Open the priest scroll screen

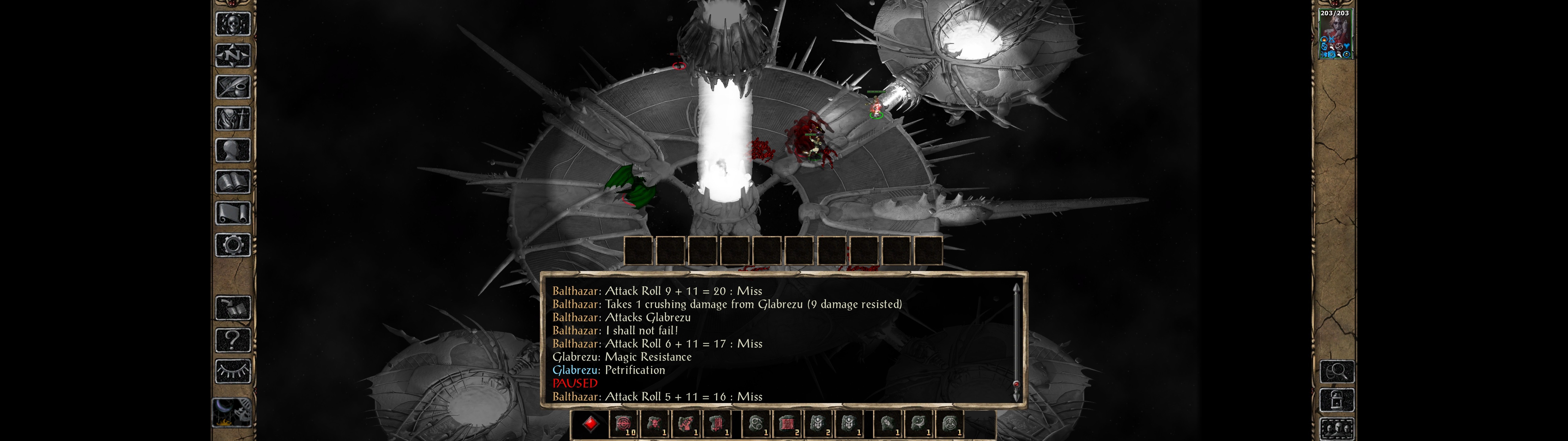(x=233, y=213)
